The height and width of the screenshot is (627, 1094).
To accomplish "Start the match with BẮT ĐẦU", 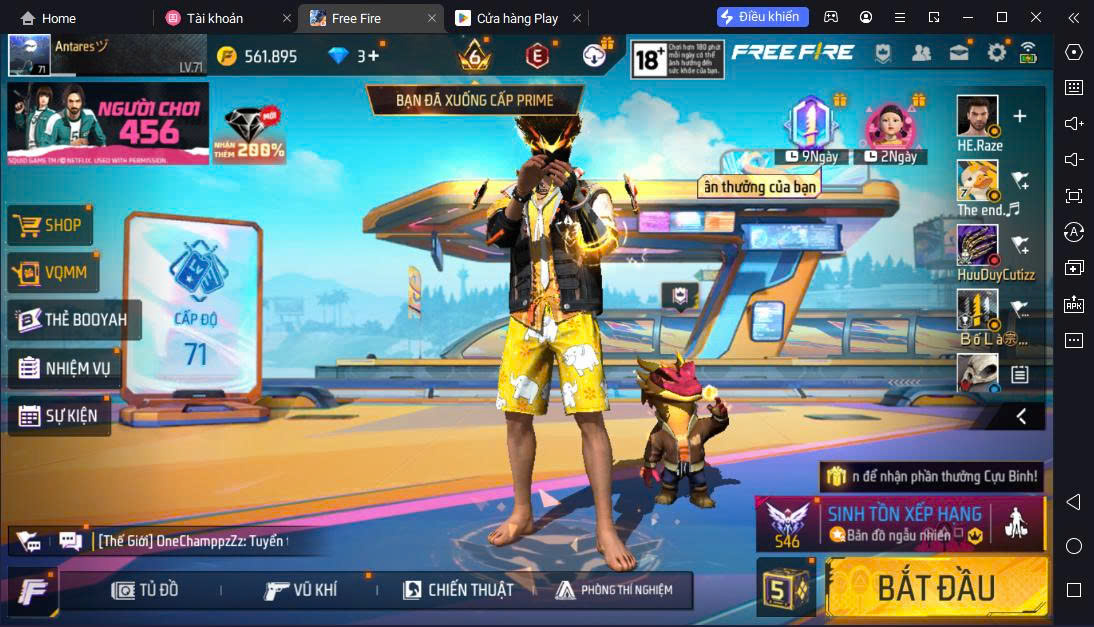I will [x=936, y=587].
